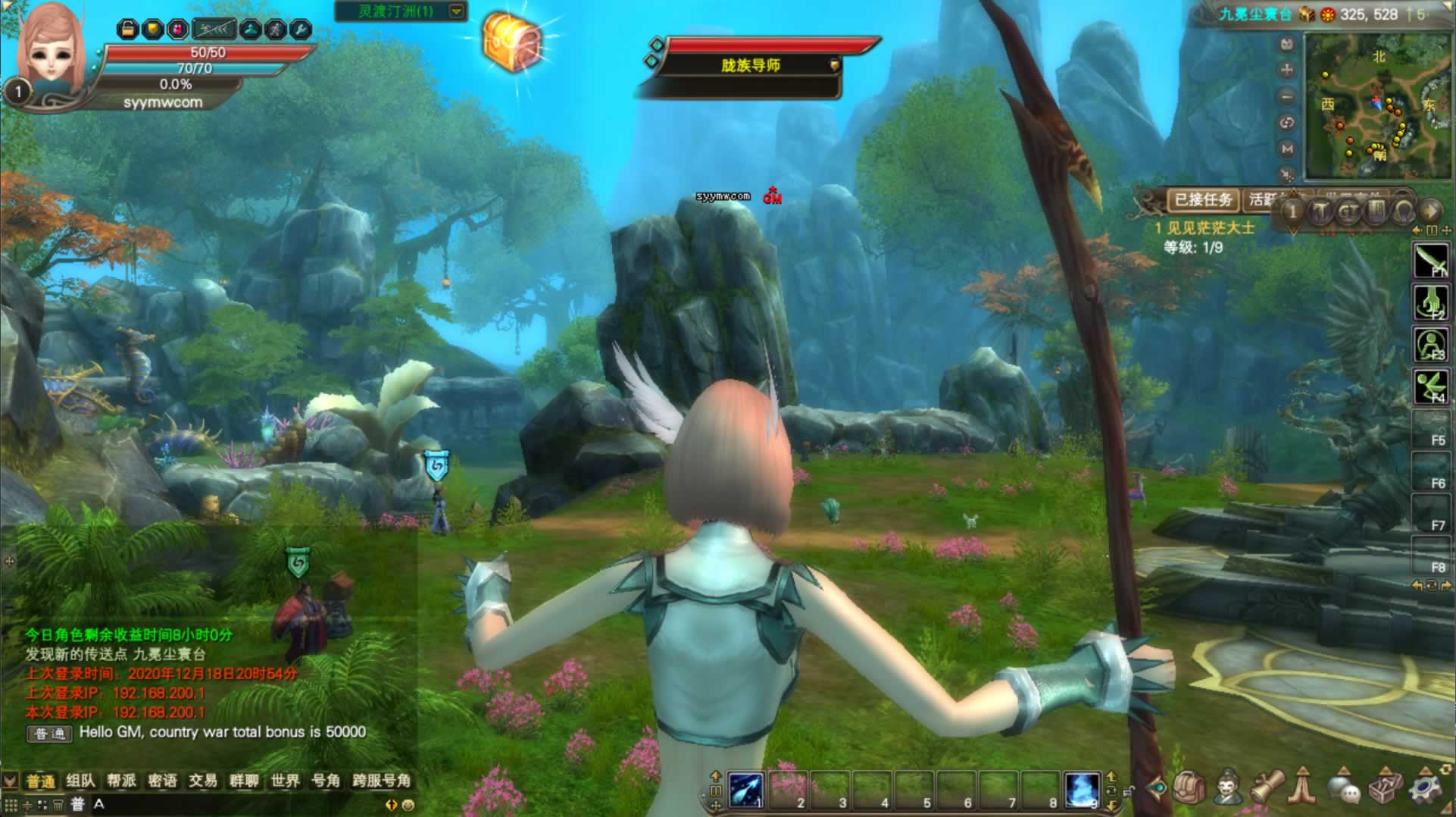This screenshot has height=817, width=1456.
Task: Toggle the padlock icon above the health bar
Action: (127, 30)
